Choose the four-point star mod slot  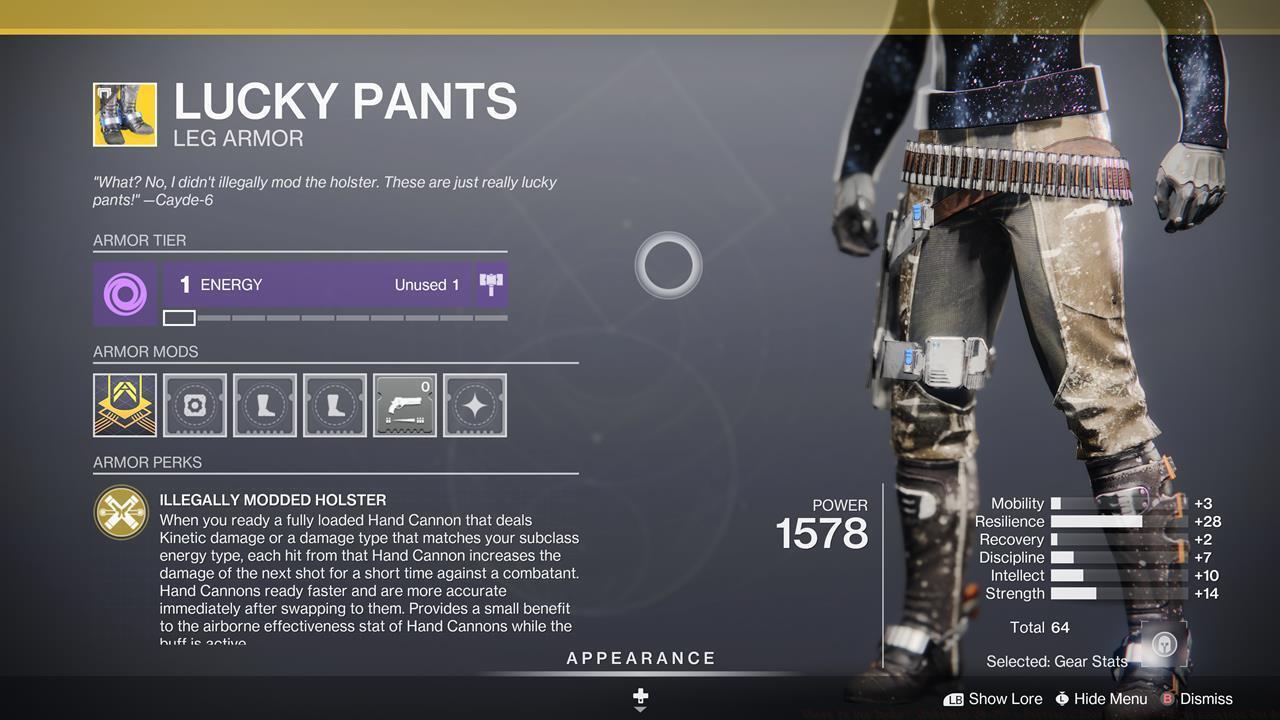tap(475, 405)
